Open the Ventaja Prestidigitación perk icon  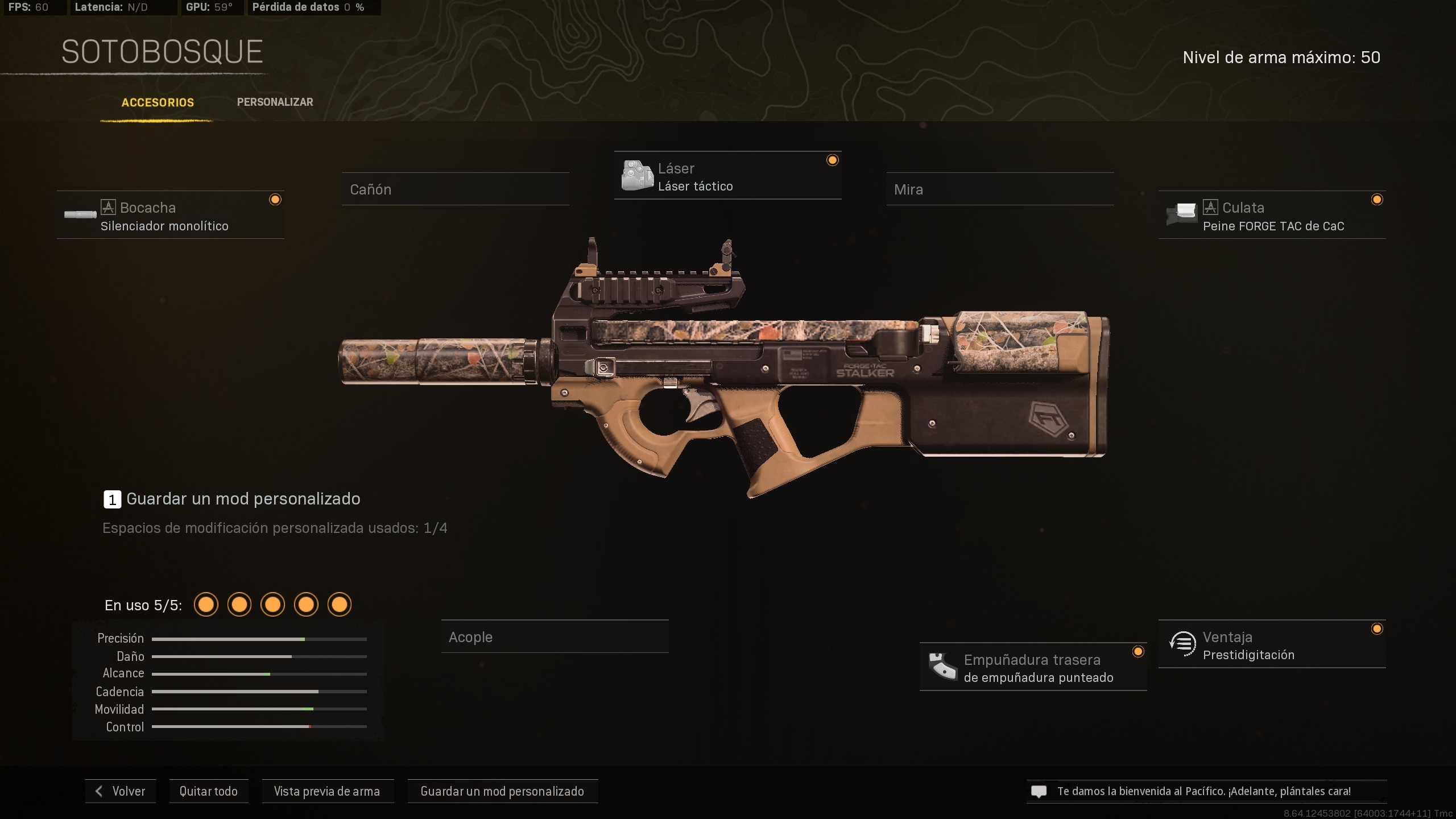pos(1184,644)
